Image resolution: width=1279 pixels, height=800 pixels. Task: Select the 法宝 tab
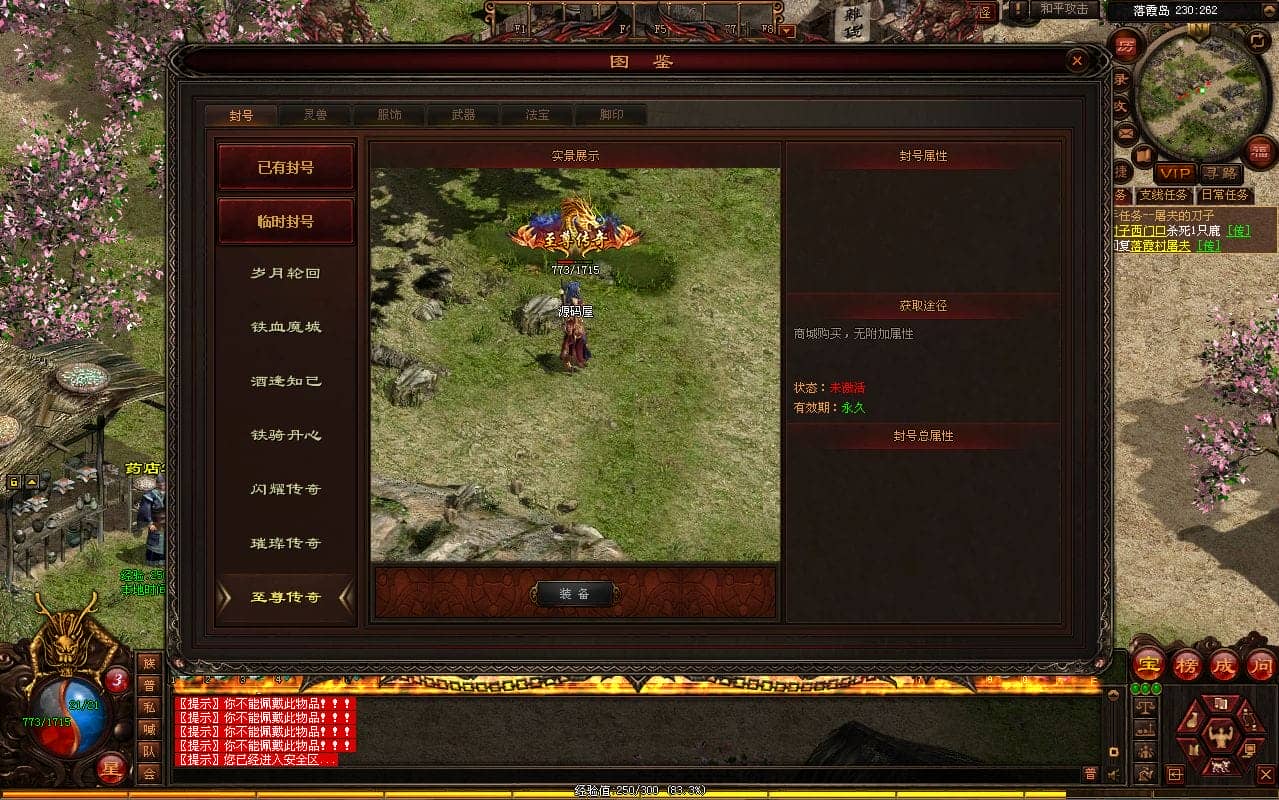[537, 115]
